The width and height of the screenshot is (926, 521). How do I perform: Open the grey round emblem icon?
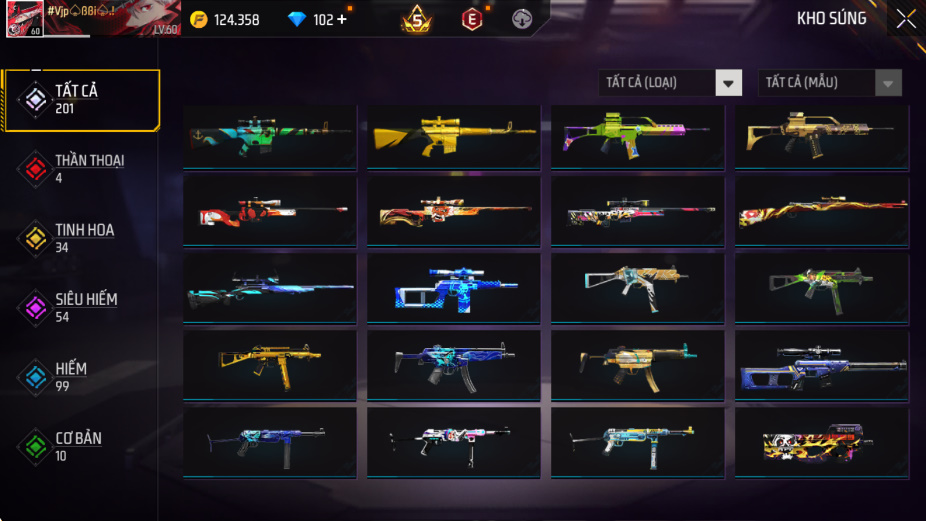point(522,19)
